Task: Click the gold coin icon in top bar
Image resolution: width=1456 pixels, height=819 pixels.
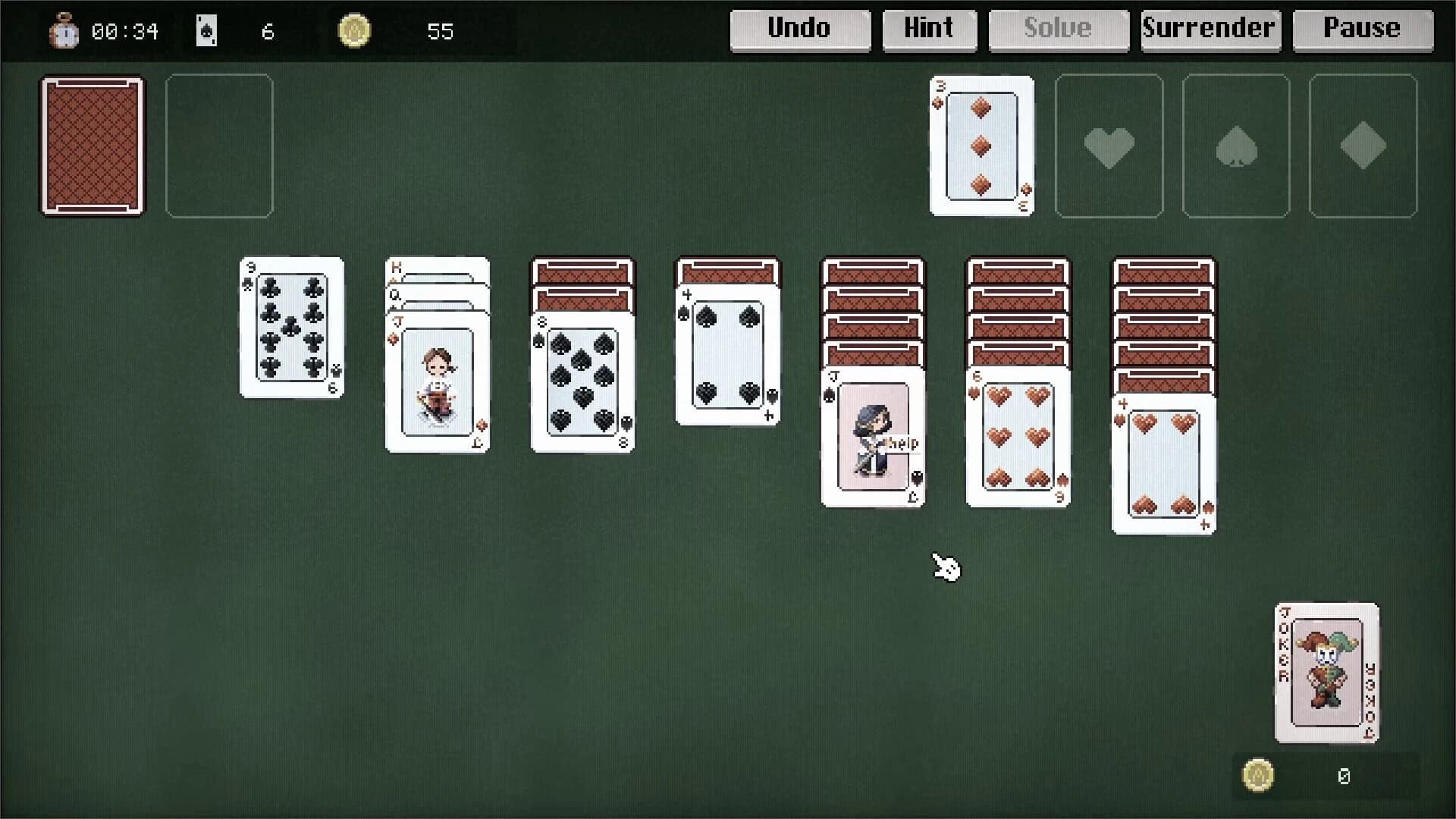Action: pos(356,31)
